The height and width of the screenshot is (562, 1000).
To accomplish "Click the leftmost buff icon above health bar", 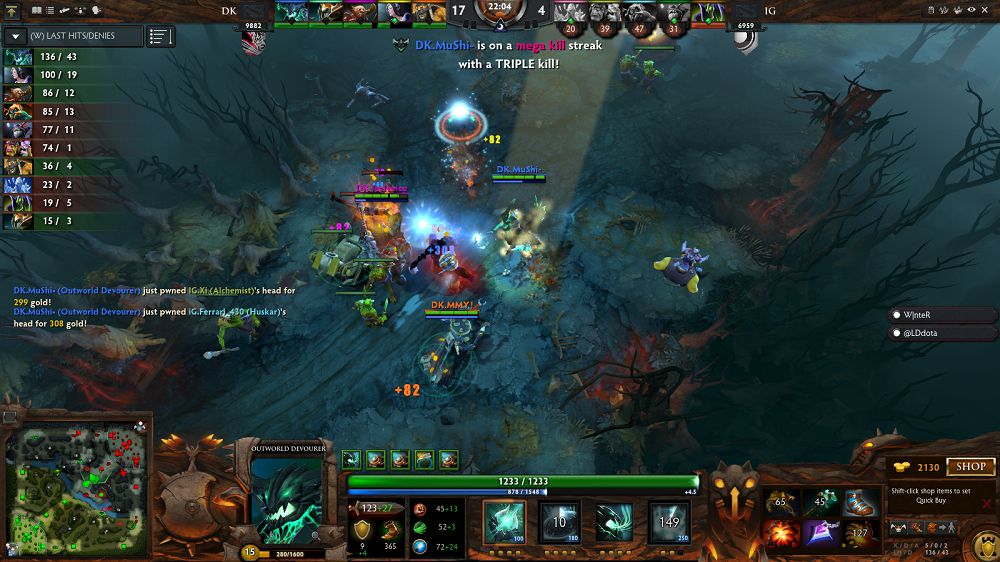I will point(351,459).
